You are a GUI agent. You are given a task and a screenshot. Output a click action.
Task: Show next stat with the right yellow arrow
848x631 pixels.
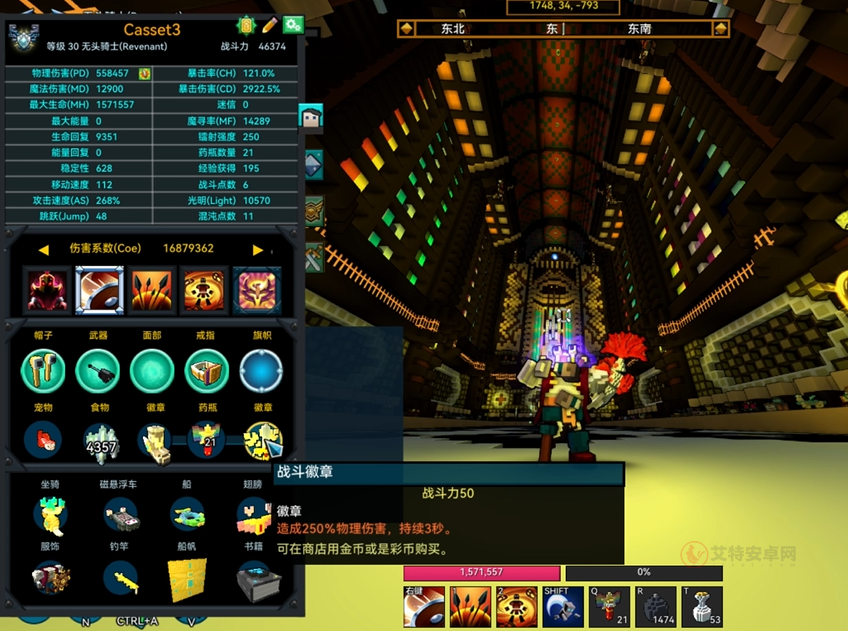coord(258,249)
